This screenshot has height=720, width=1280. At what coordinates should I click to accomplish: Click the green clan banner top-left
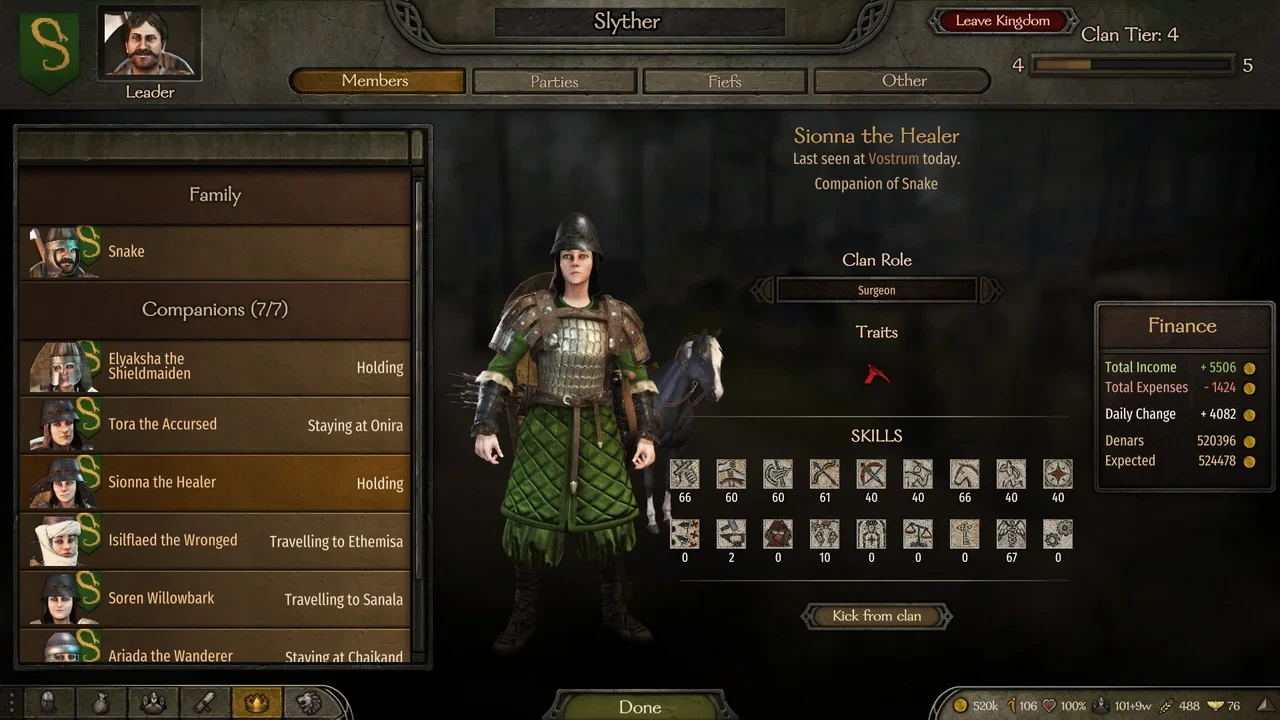coord(48,45)
